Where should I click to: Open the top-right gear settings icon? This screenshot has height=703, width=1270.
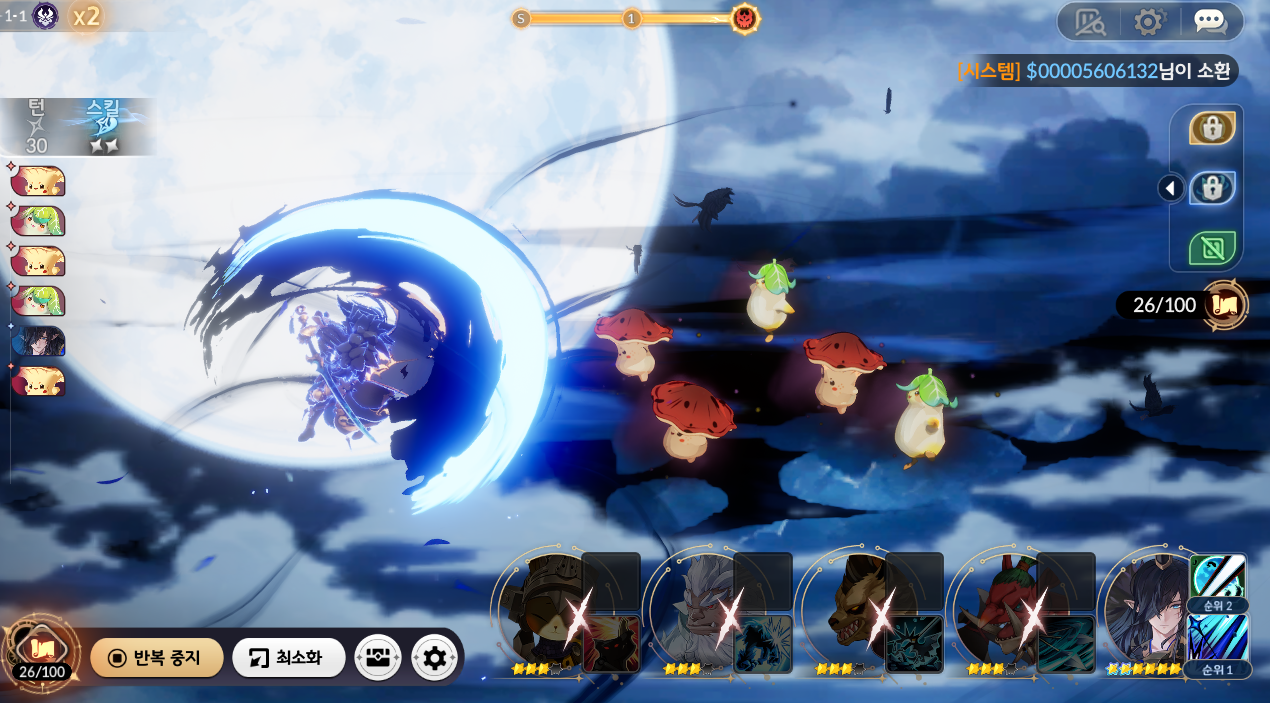(x=1148, y=21)
